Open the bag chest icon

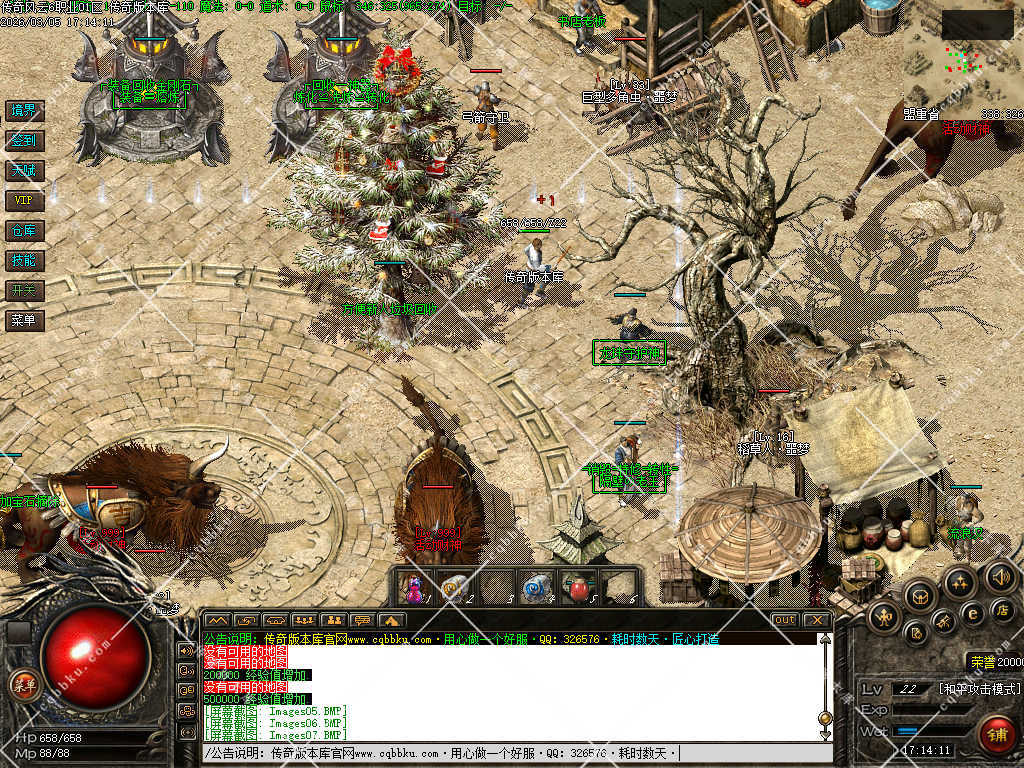pyautogui.click(x=919, y=597)
